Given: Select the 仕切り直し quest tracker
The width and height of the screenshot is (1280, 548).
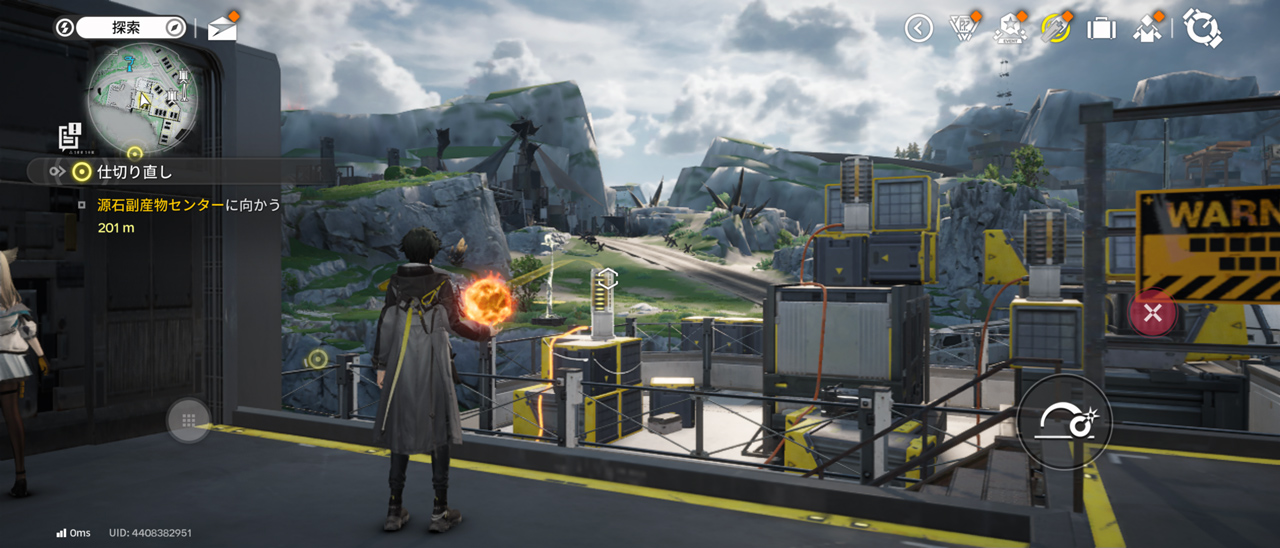Looking at the screenshot, I should (134, 172).
